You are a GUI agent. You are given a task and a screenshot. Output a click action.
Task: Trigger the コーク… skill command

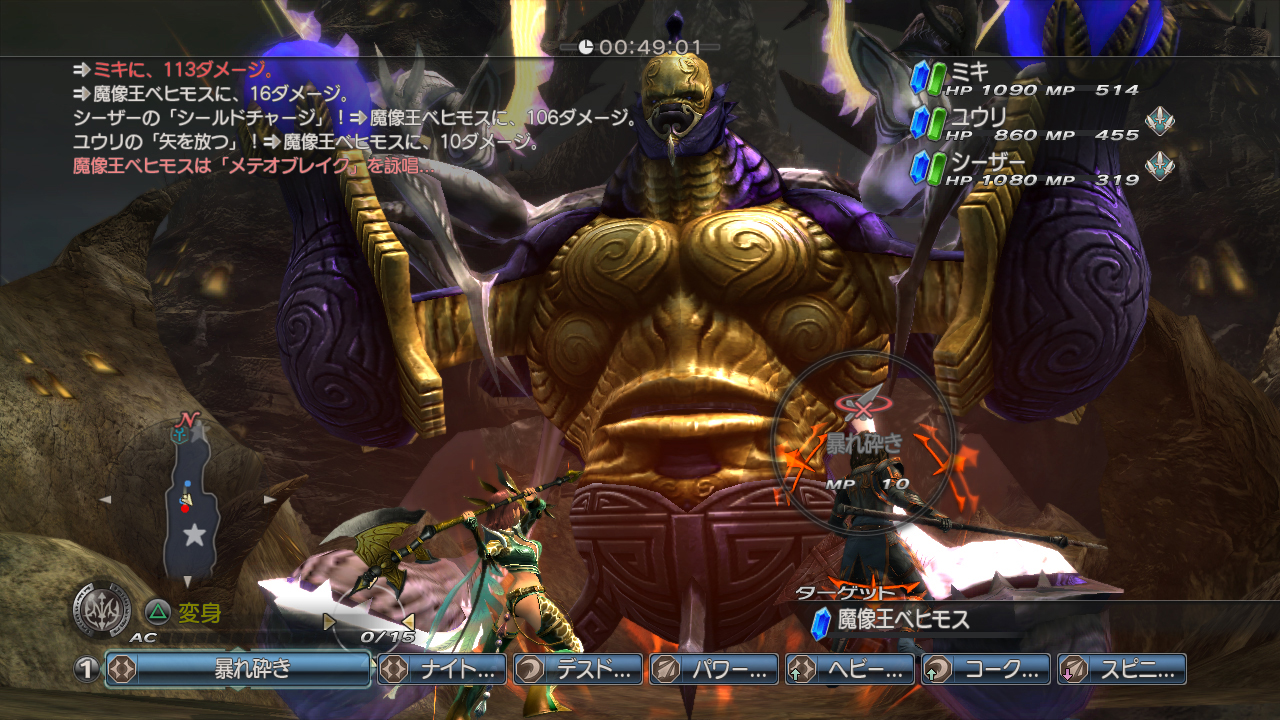[986, 669]
